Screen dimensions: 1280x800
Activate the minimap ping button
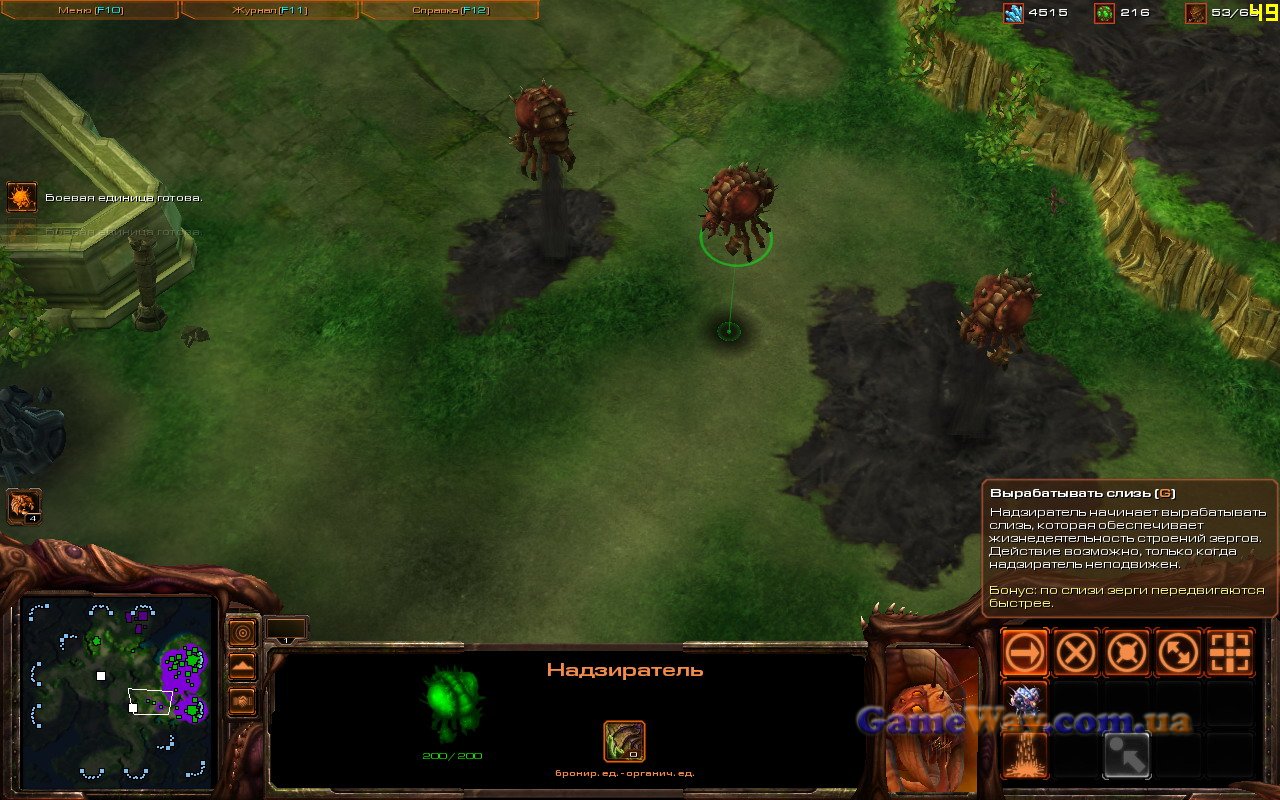242,633
